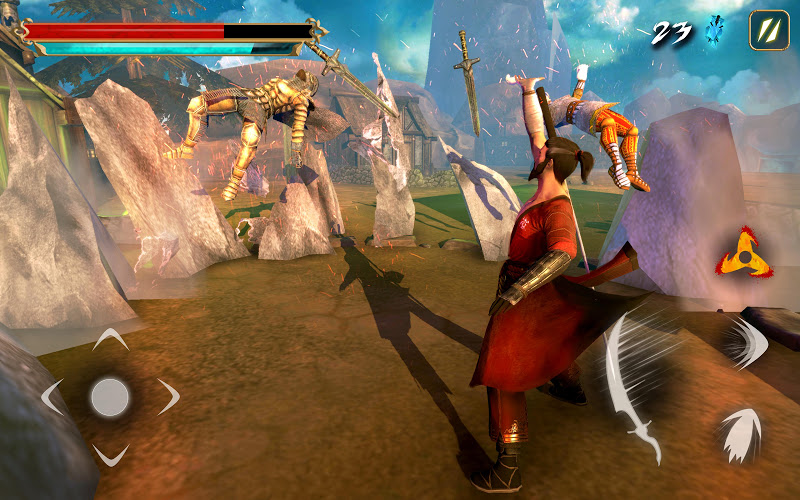Move back with the joystick's down arrow
This screenshot has height=500, width=800.
pyautogui.click(x=110, y=455)
